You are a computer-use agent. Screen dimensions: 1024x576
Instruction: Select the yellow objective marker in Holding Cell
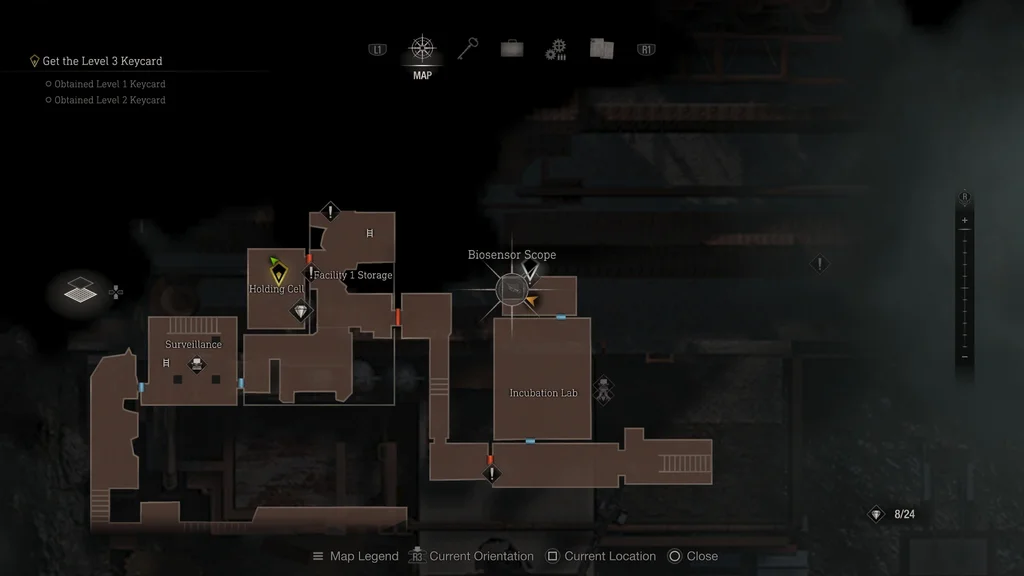278,270
